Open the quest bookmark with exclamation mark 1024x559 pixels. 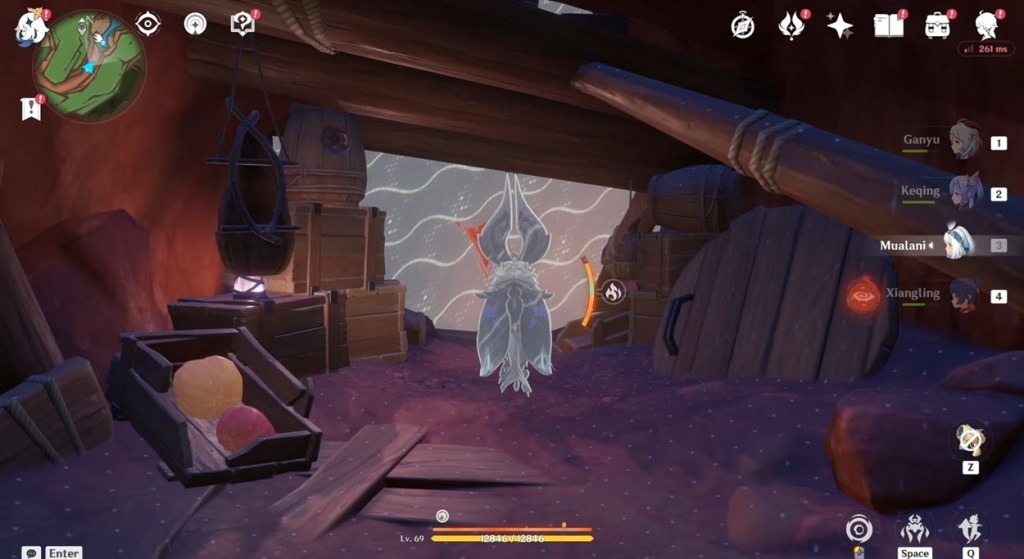(x=31, y=108)
